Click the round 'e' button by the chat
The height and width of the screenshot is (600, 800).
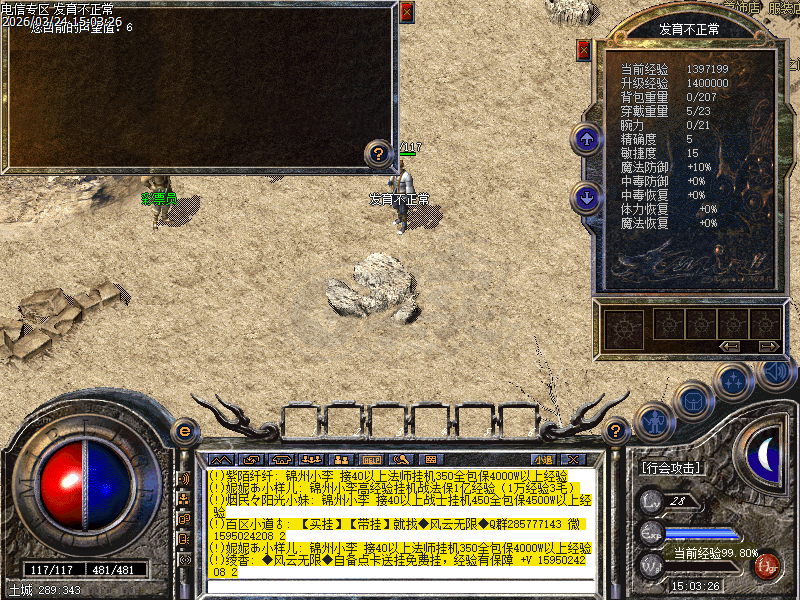[185, 430]
